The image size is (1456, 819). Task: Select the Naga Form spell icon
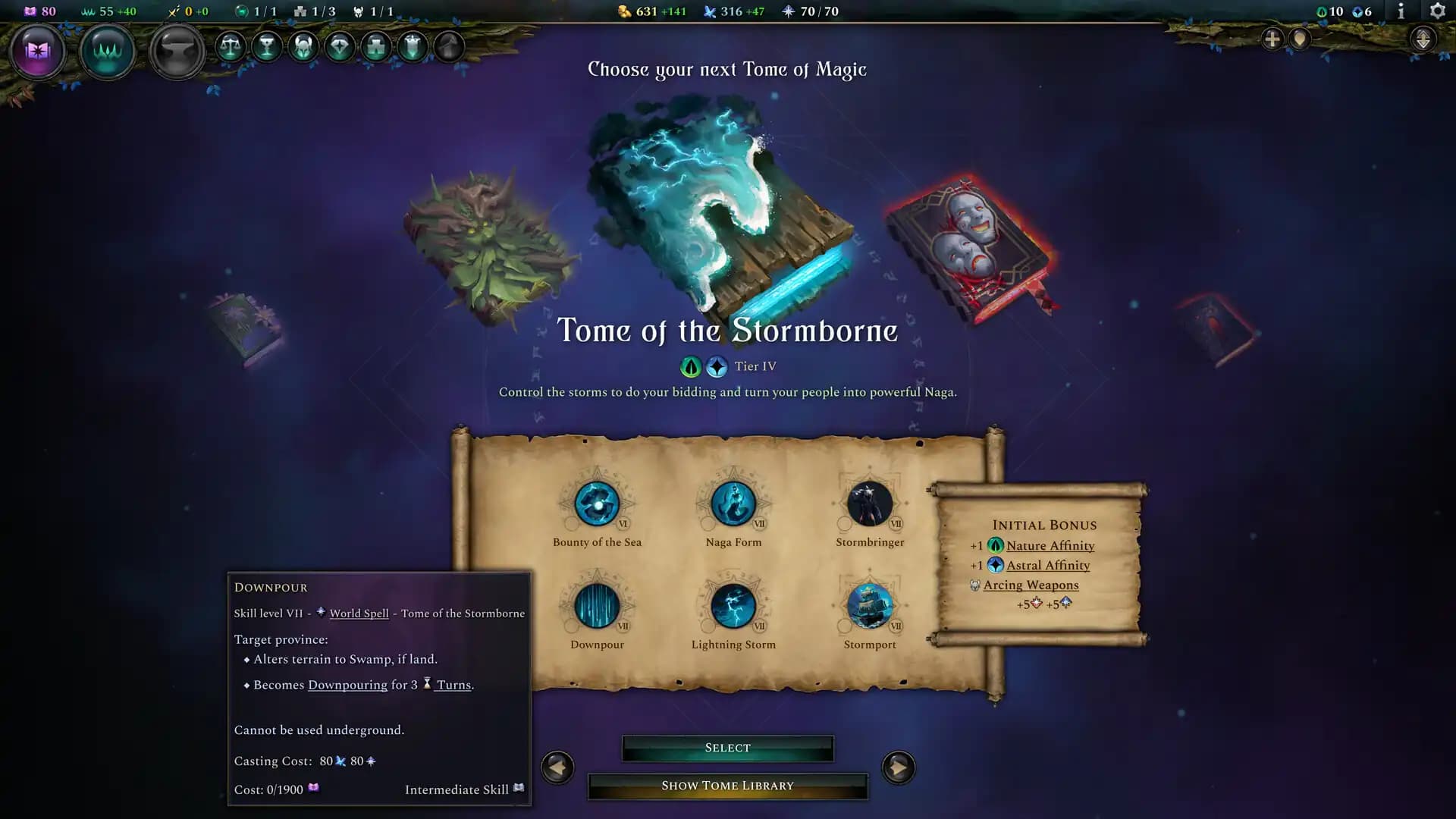coord(733,504)
